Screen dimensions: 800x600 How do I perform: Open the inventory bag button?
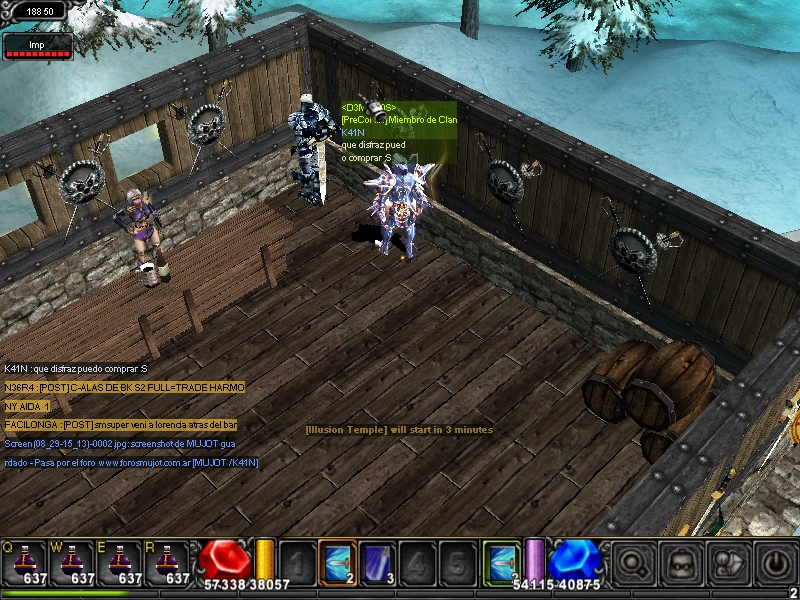click(728, 562)
